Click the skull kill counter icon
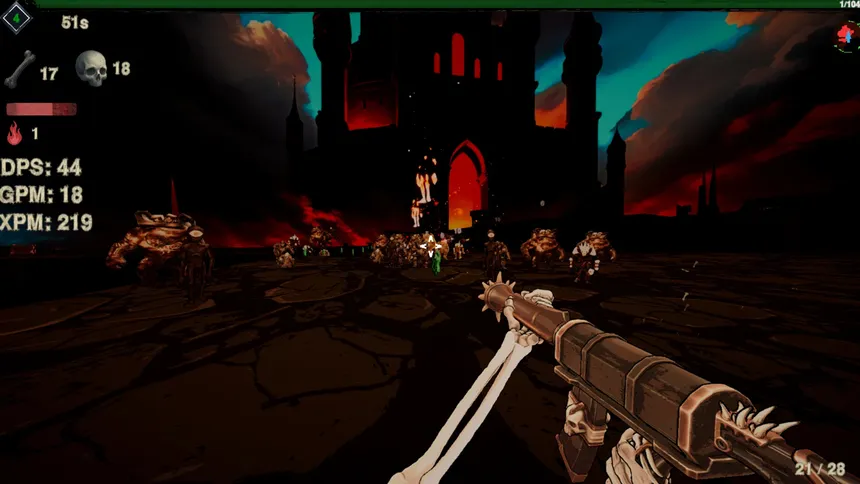This screenshot has height=484, width=860. click(x=90, y=68)
